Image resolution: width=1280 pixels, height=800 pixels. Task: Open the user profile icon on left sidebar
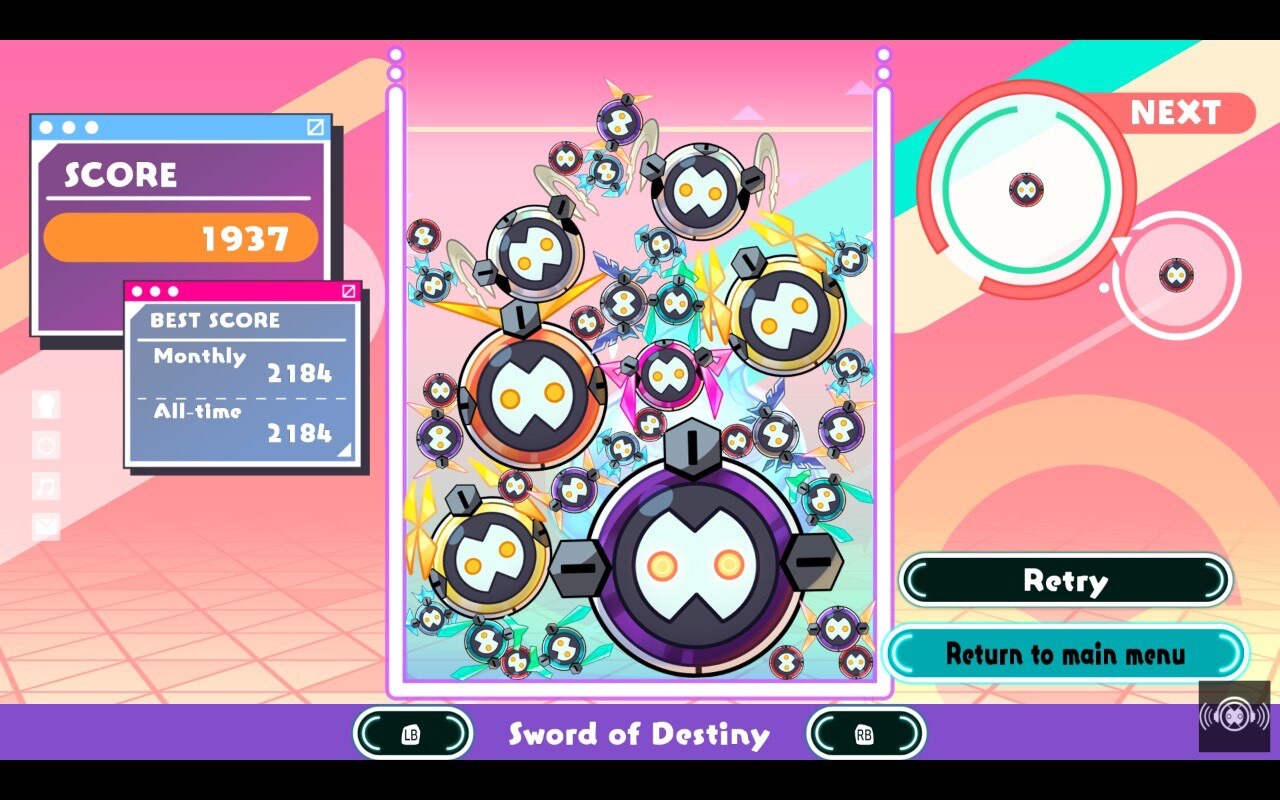pyautogui.click(x=45, y=404)
